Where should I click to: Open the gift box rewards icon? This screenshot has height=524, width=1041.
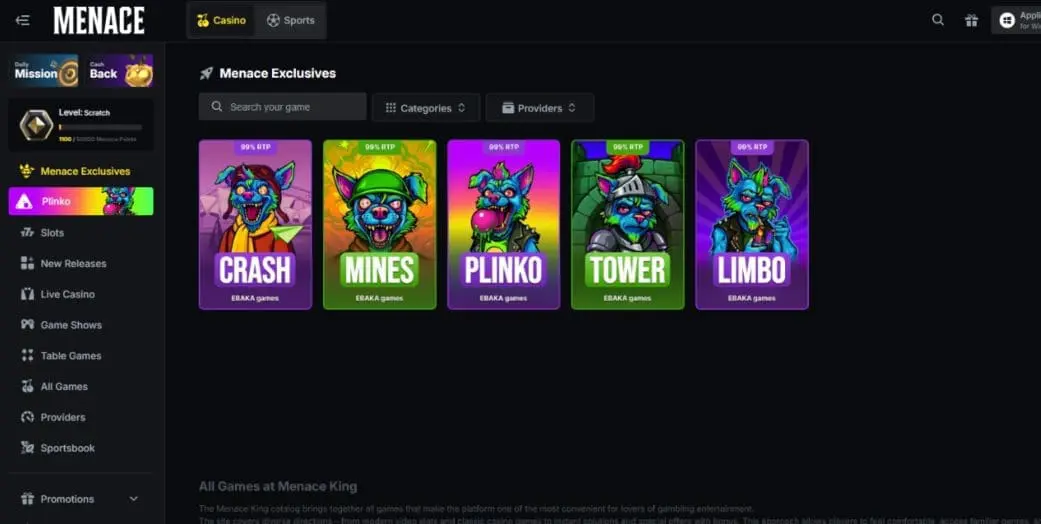(x=971, y=20)
